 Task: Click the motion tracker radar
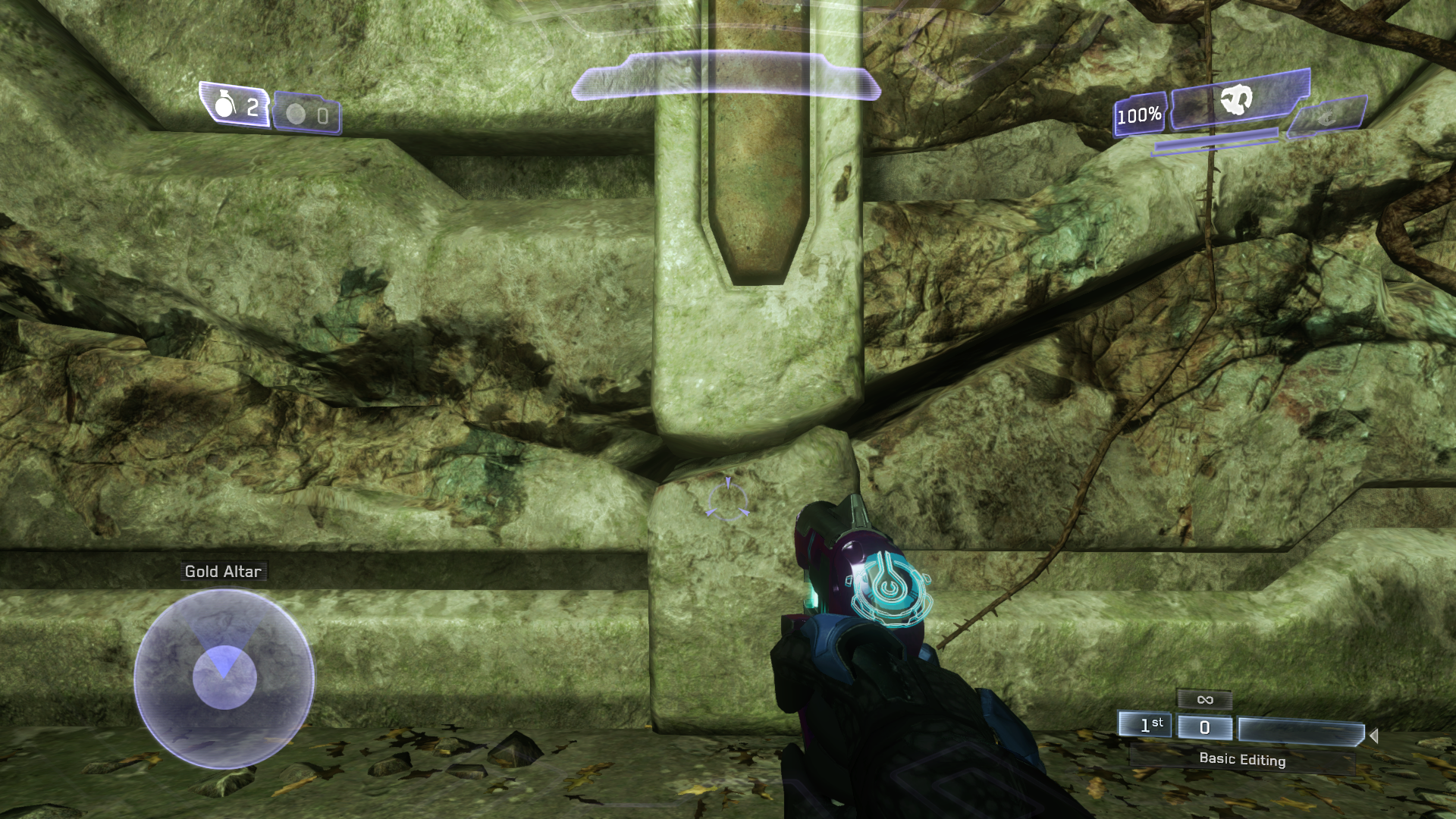coord(224,678)
